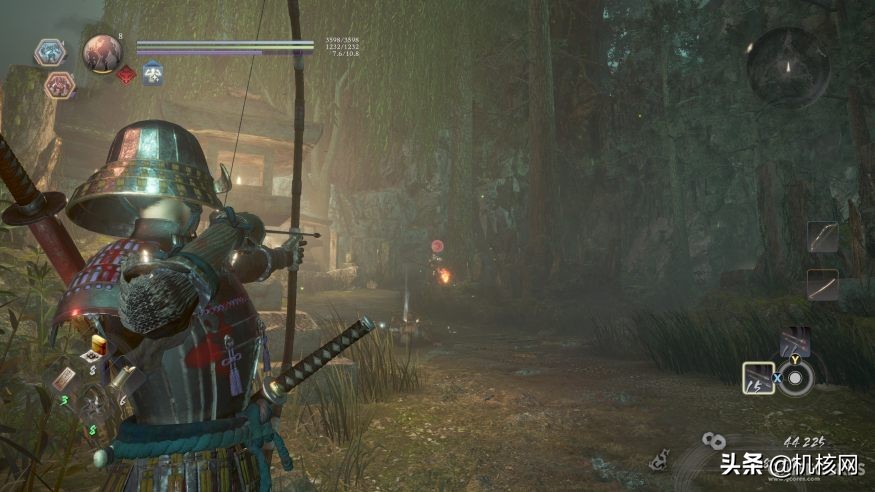
Task: Click the red diamond status icon
Action: coord(126,75)
